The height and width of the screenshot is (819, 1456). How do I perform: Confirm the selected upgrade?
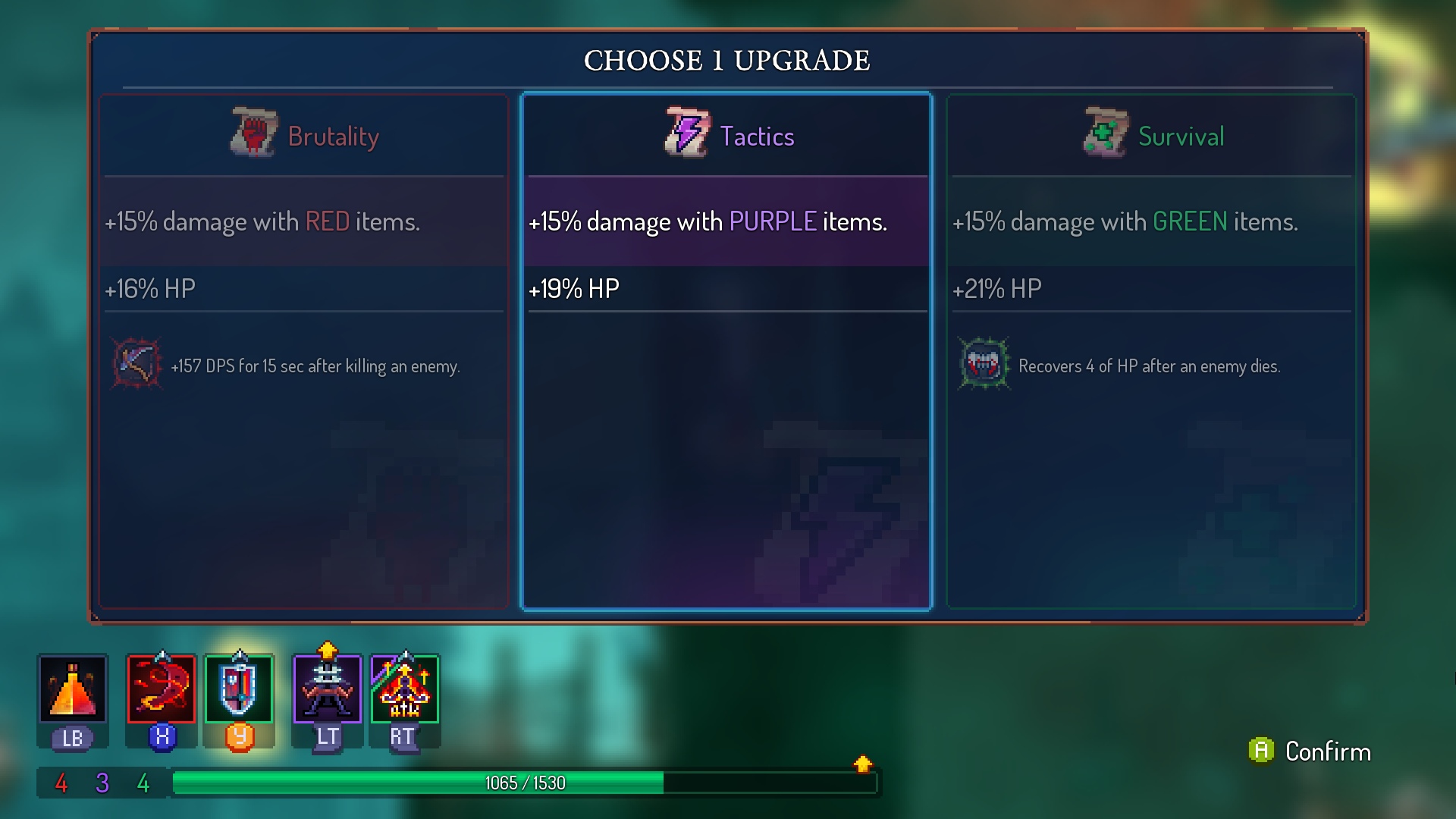[1310, 752]
